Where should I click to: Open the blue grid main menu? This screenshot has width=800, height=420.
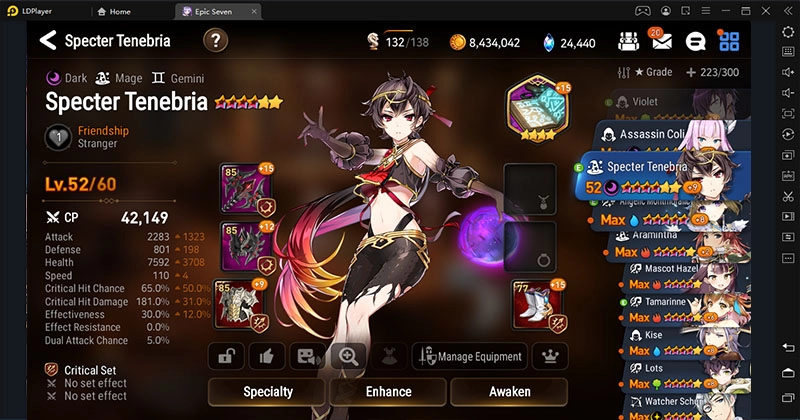click(x=729, y=42)
